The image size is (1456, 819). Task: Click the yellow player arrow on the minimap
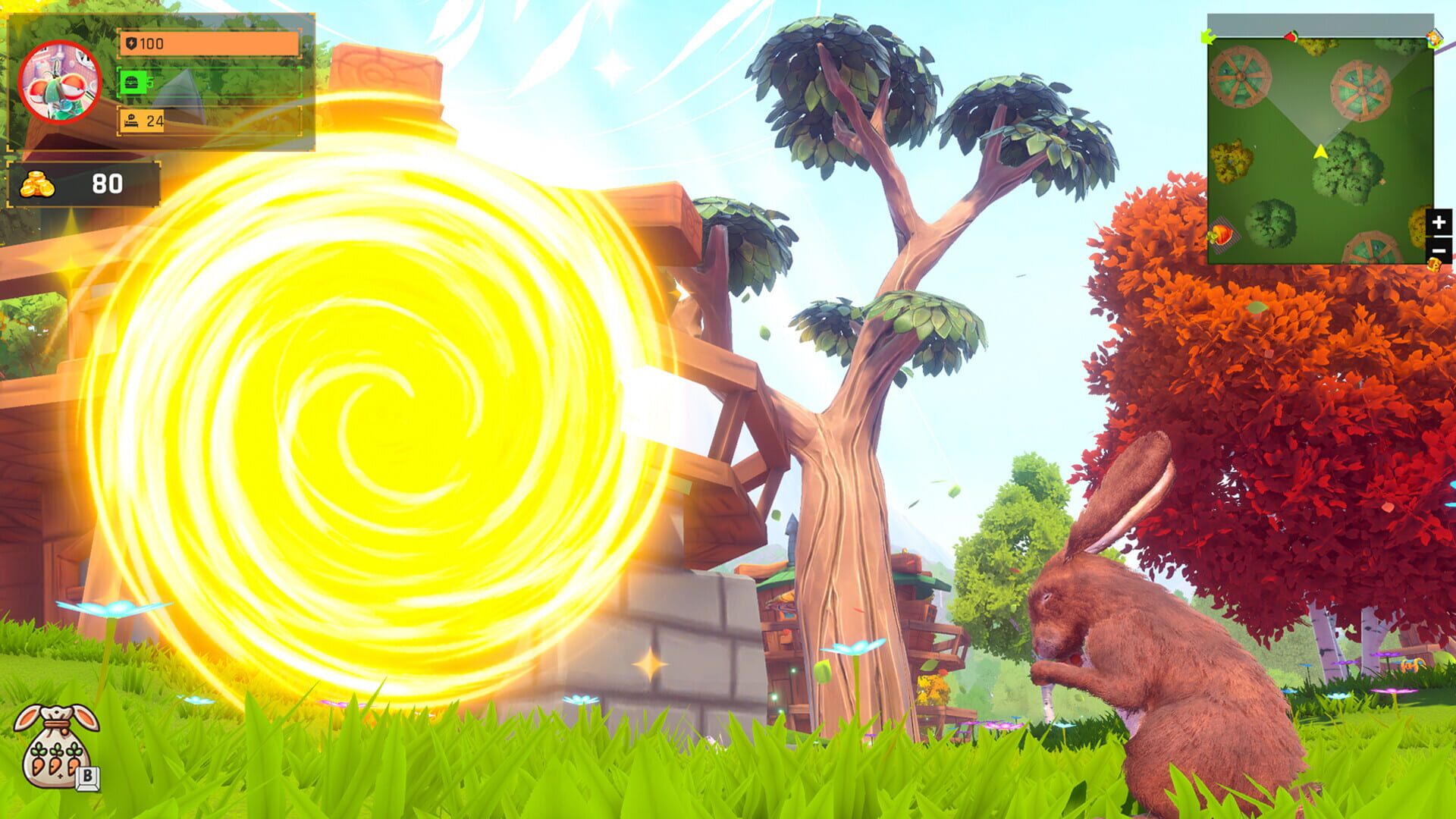coord(1320,152)
